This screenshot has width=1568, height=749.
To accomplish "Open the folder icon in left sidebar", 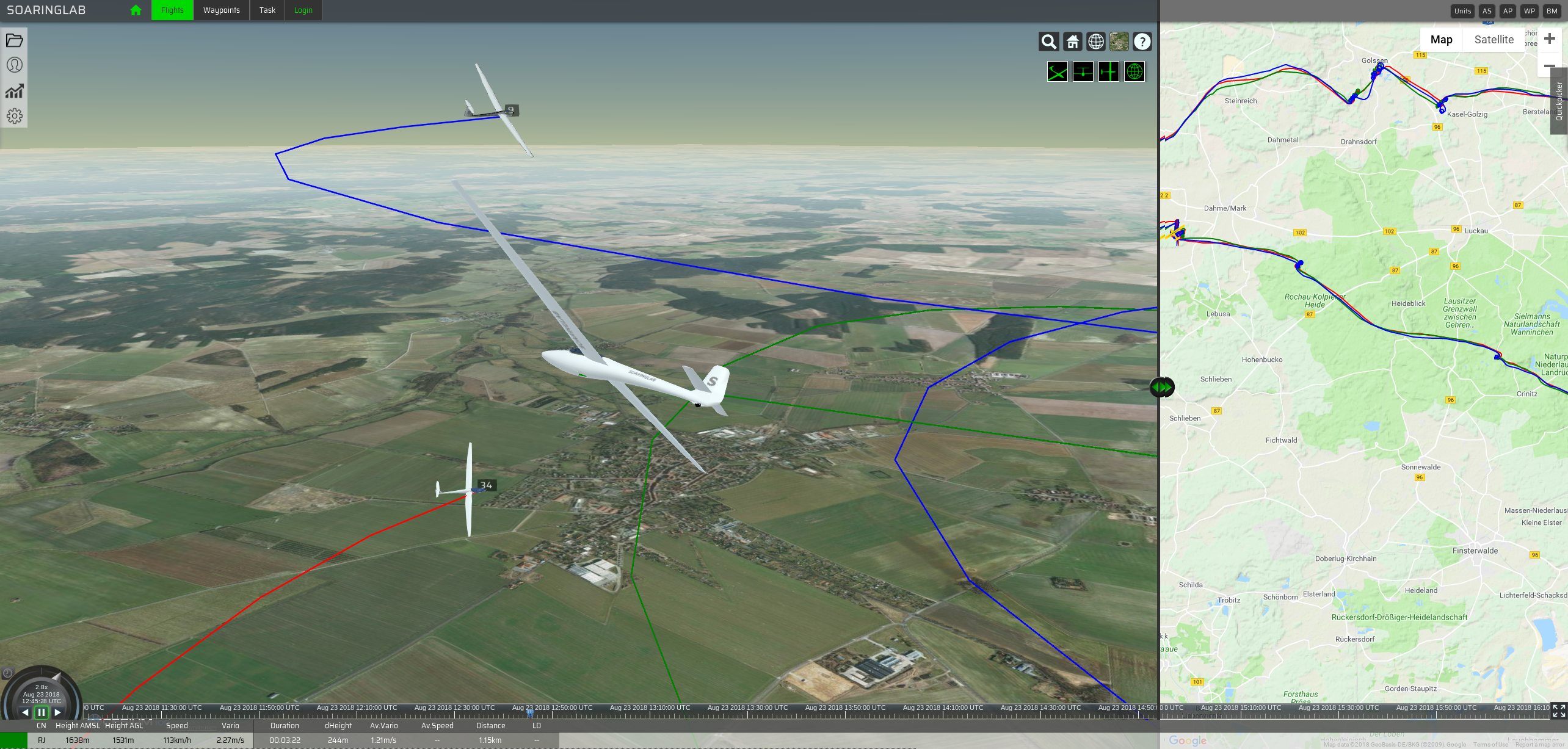I will tap(14, 40).
